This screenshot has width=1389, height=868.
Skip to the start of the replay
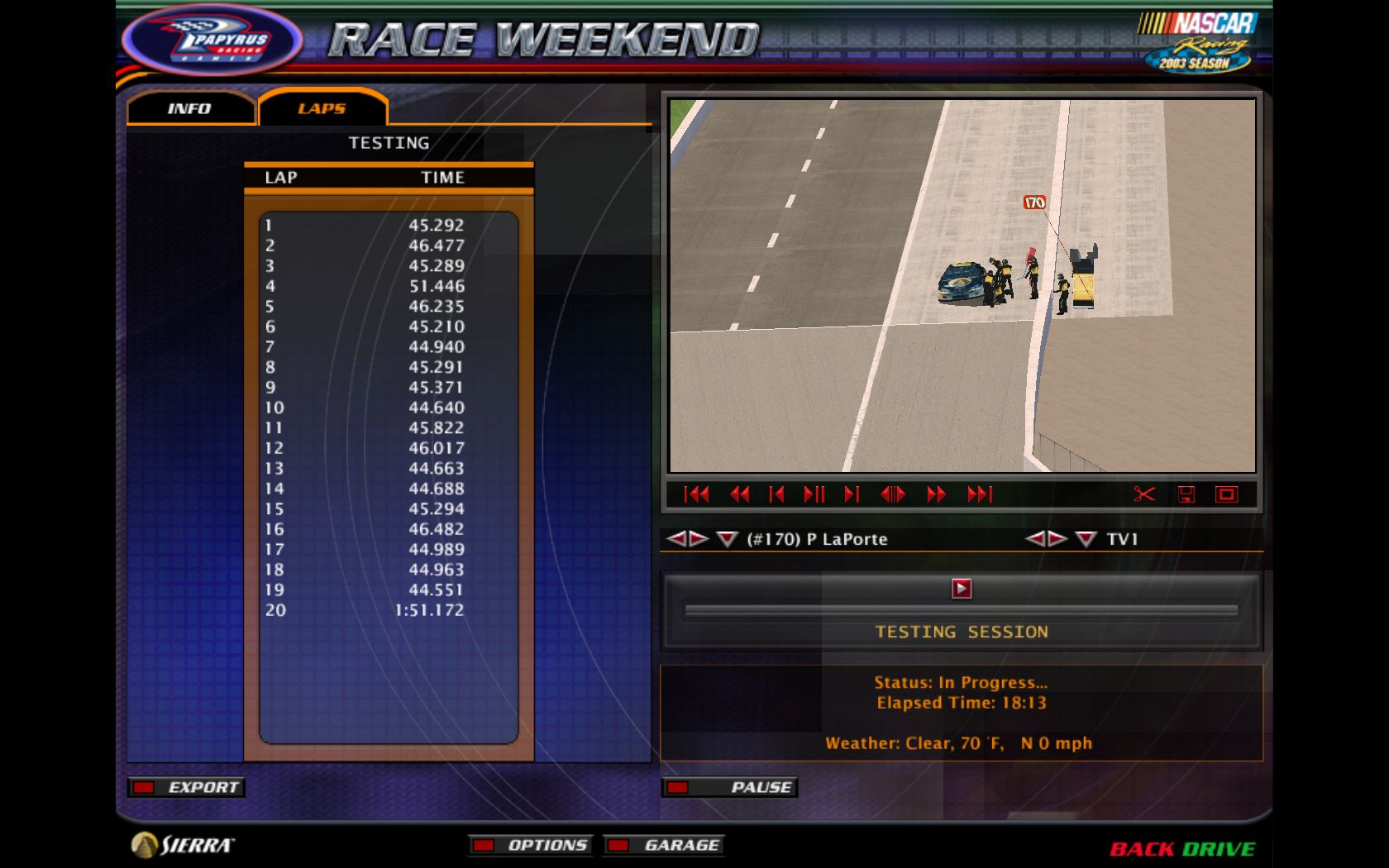[x=699, y=494]
